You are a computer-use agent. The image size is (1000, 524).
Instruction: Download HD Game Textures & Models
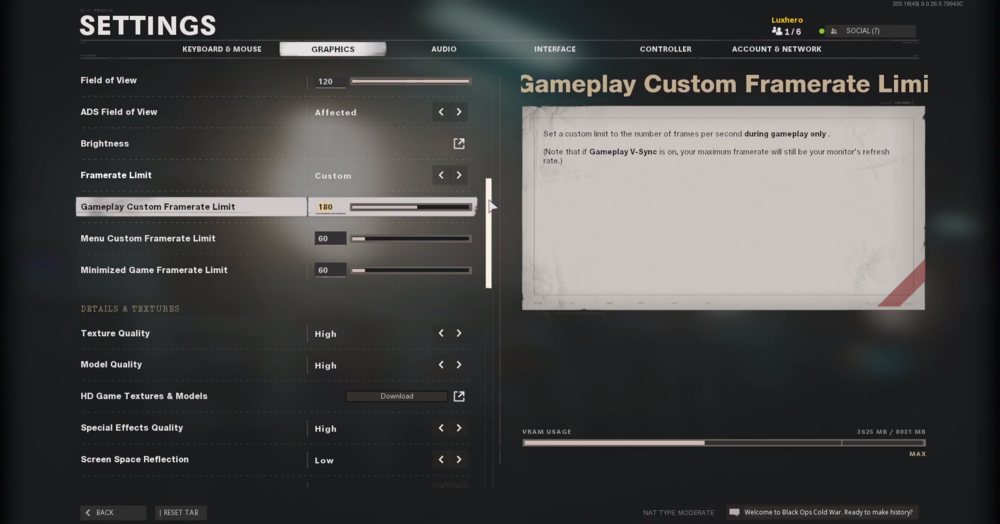point(397,396)
